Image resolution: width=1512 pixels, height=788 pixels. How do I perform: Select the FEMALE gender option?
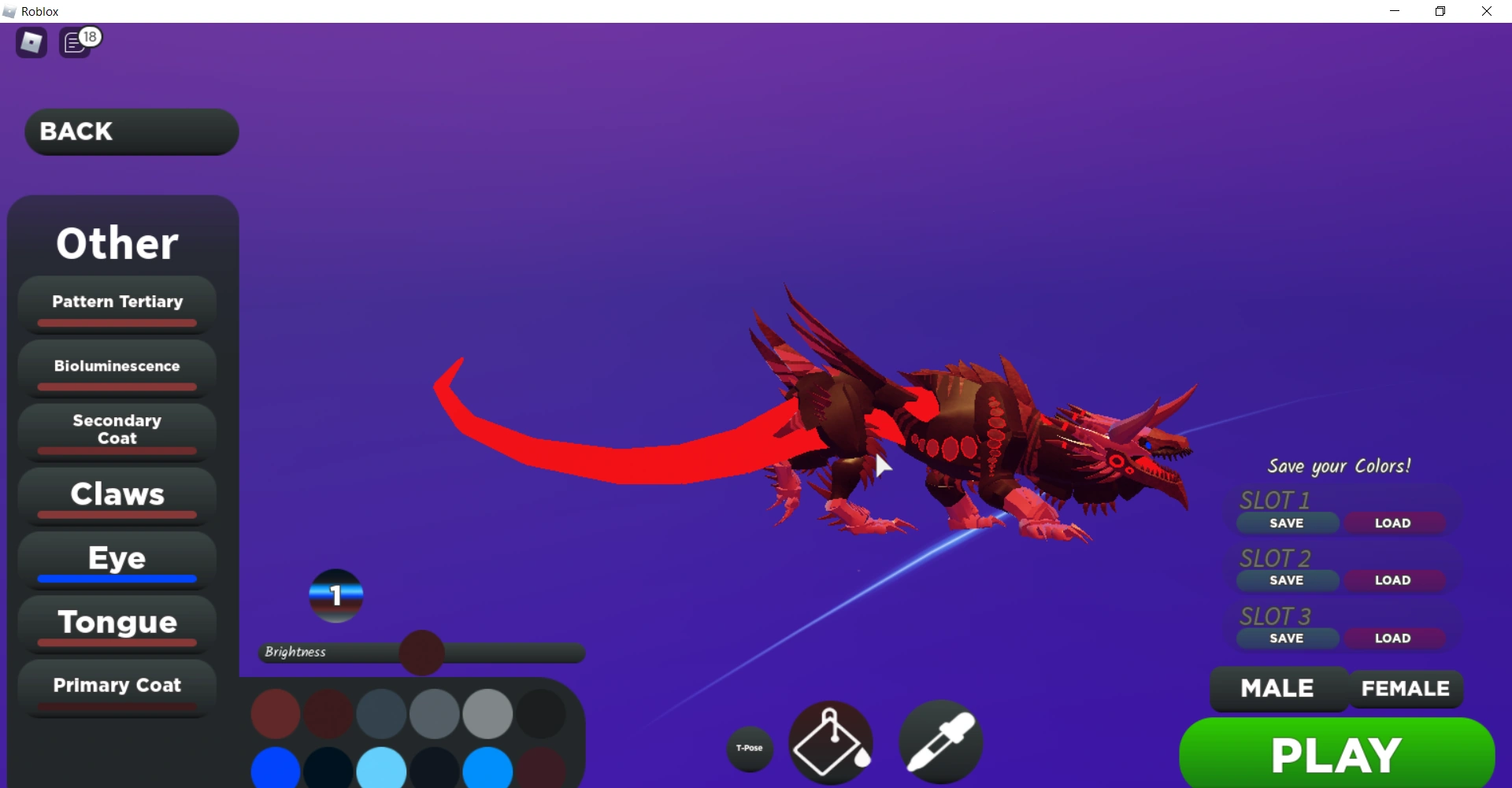click(1405, 688)
